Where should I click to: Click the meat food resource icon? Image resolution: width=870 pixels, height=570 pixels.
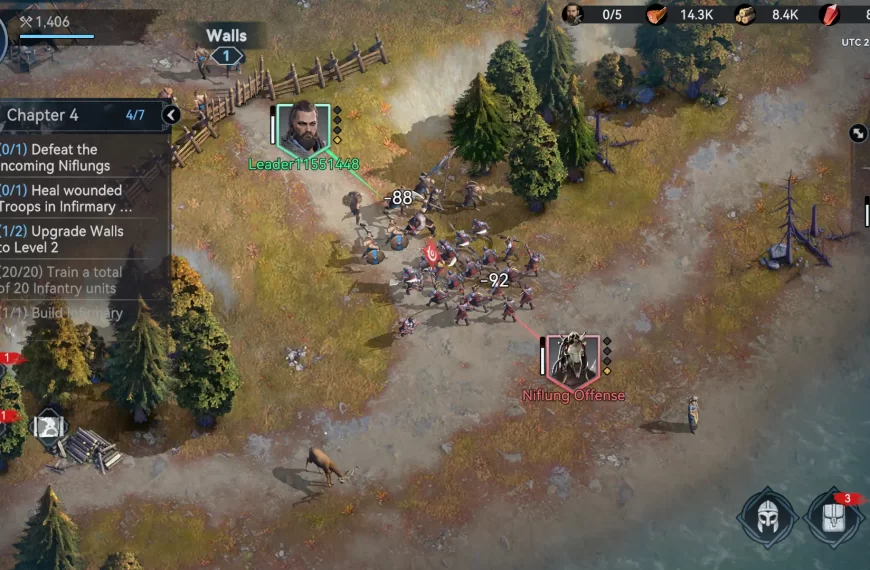[x=656, y=14]
